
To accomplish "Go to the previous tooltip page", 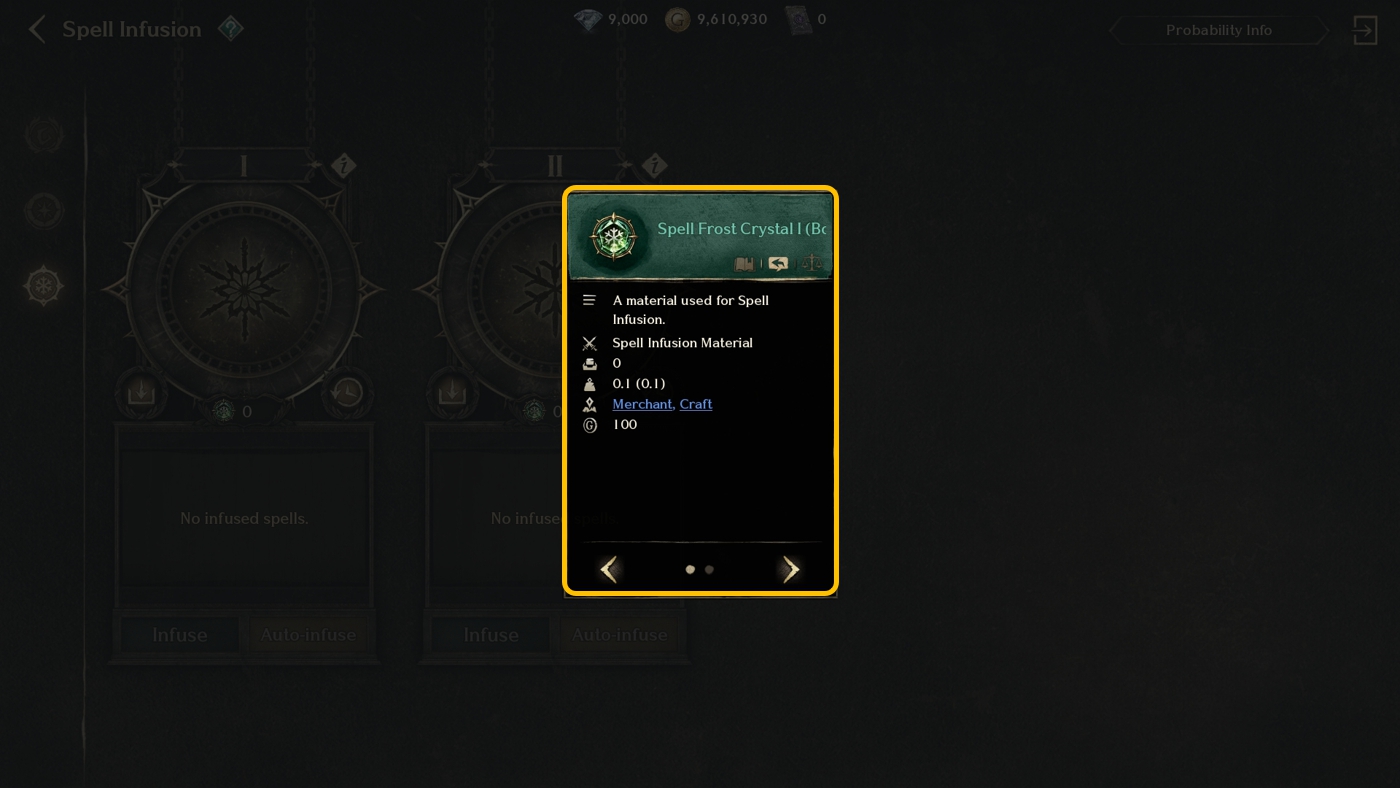I will (x=609, y=570).
